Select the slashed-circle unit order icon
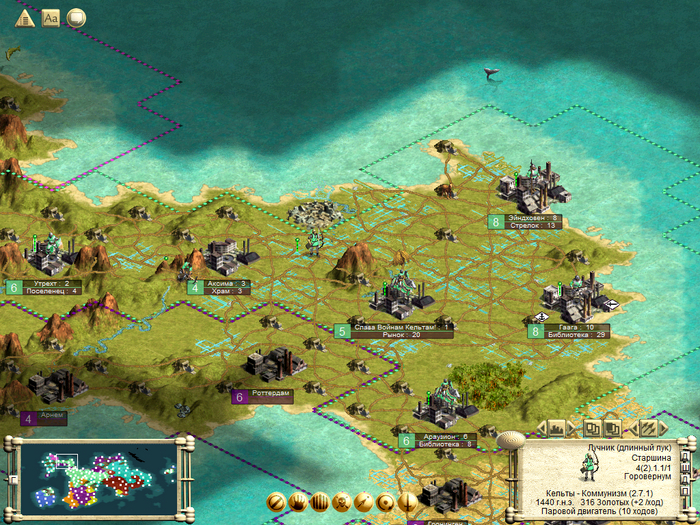The image size is (700, 525). [274, 502]
